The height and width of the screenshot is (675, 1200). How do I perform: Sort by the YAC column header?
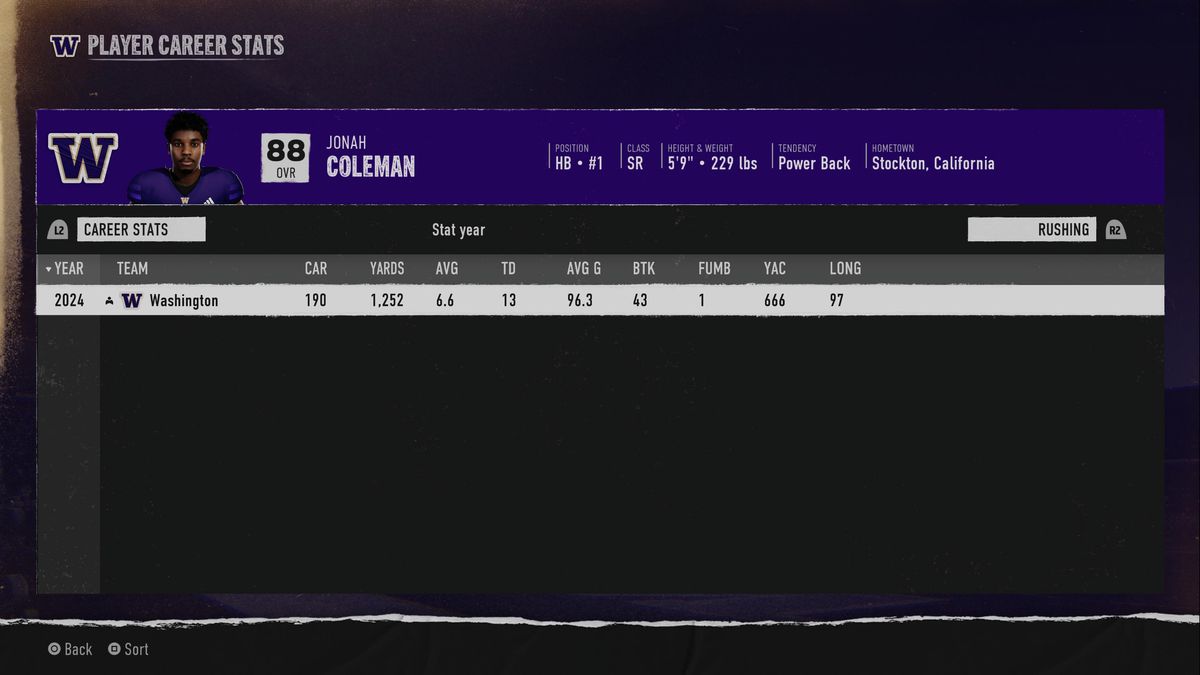pyautogui.click(x=774, y=268)
